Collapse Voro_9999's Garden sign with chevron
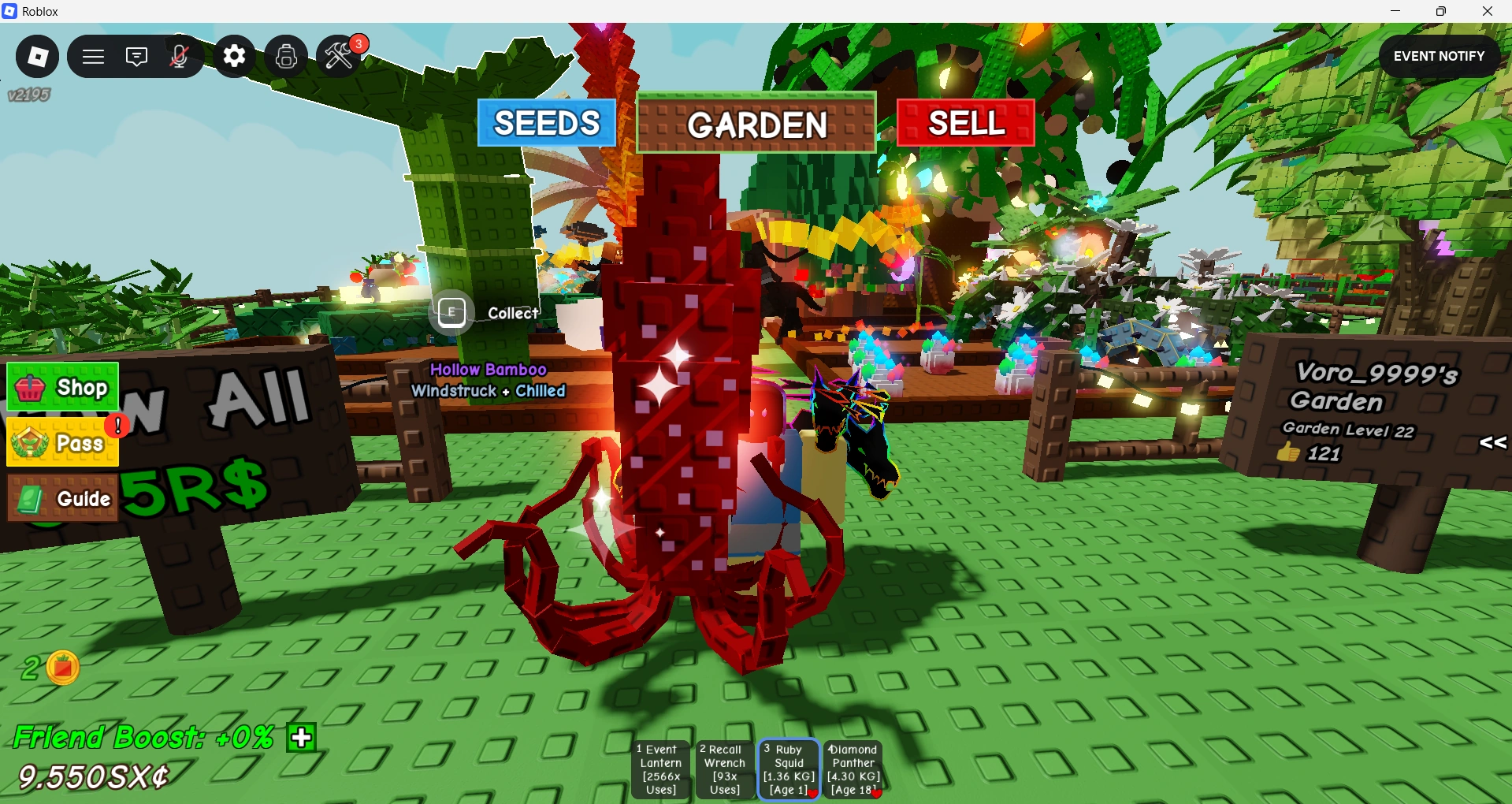Image resolution: width=1512 pixels, height=804 pixels. [x=1492, y=443]
